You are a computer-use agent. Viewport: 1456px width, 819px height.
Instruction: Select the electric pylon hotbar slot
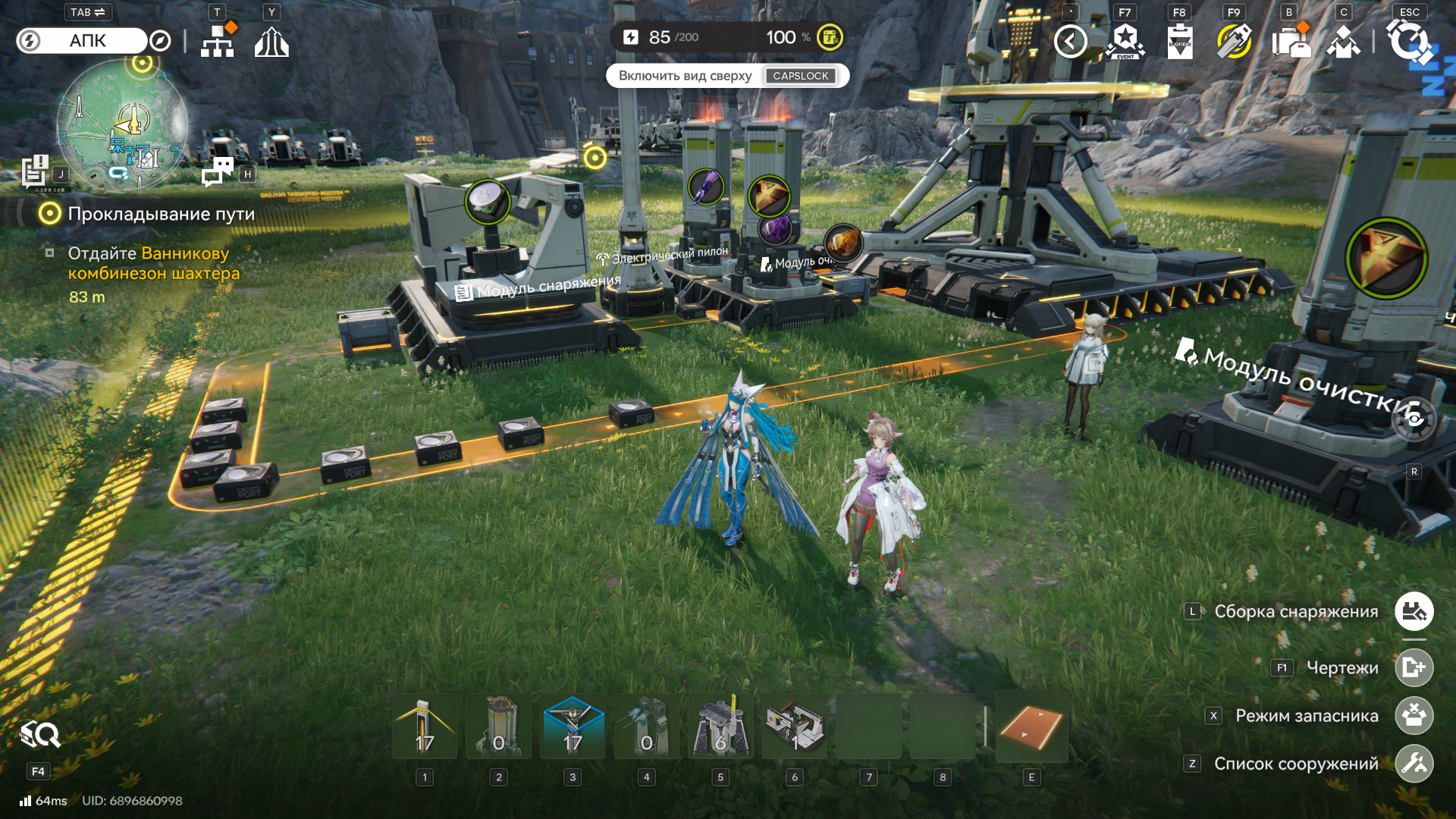click(425, 726)
